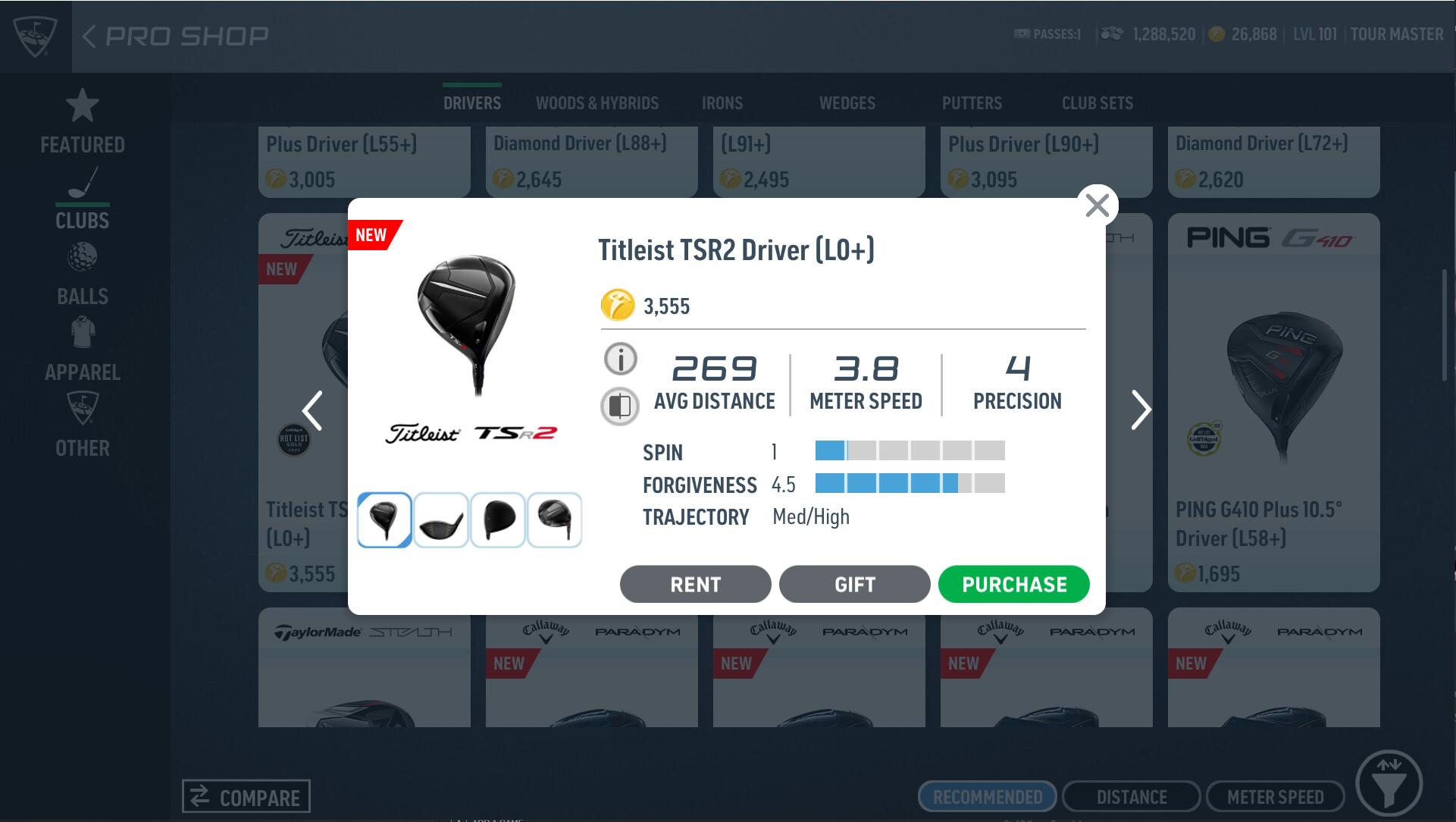Click the Topgolf logo in the top left
Image resolution: width=1456 pixels, height=822 pixels.
33,34
